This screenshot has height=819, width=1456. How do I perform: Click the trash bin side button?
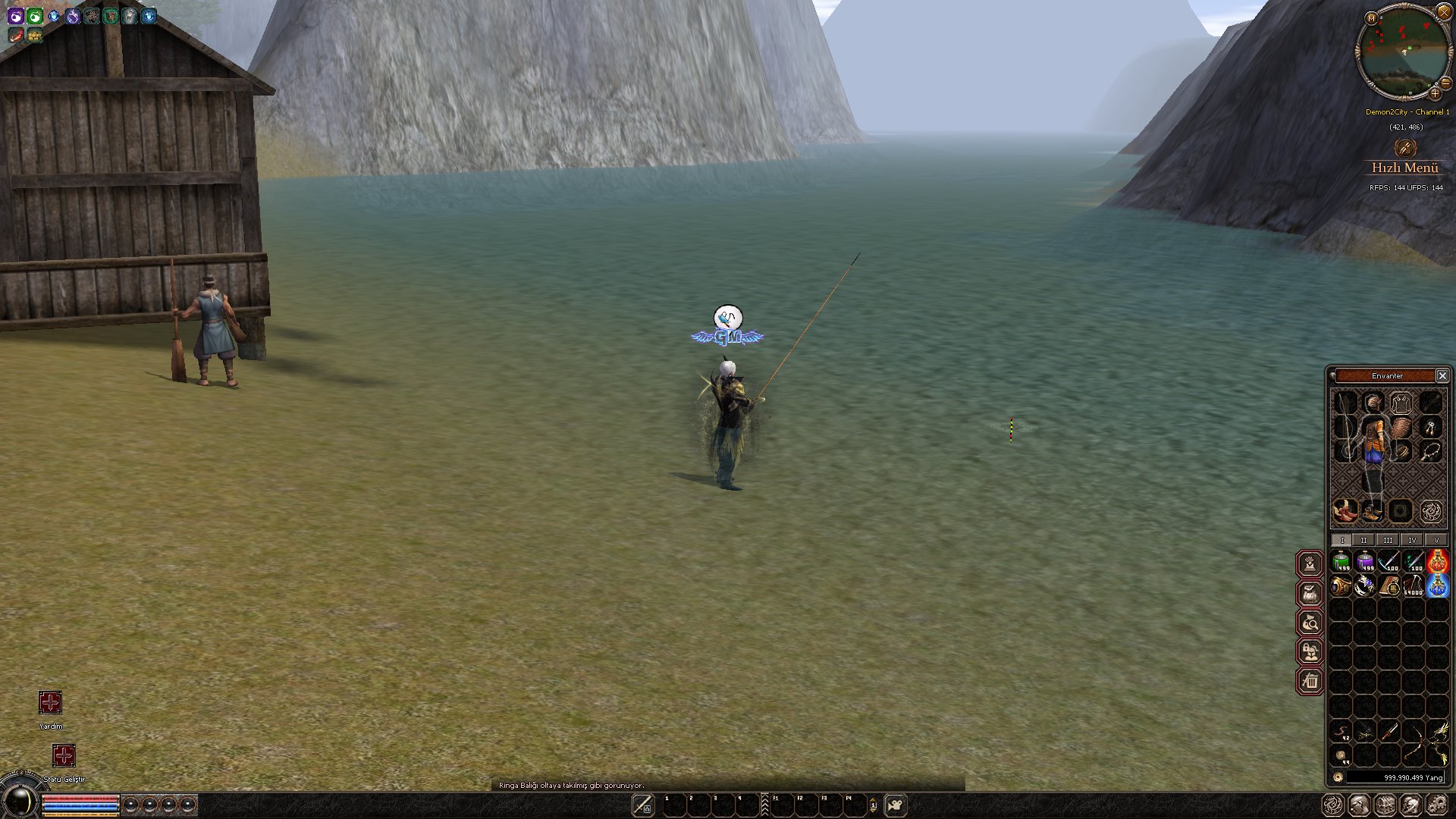tap(1310, 681)
